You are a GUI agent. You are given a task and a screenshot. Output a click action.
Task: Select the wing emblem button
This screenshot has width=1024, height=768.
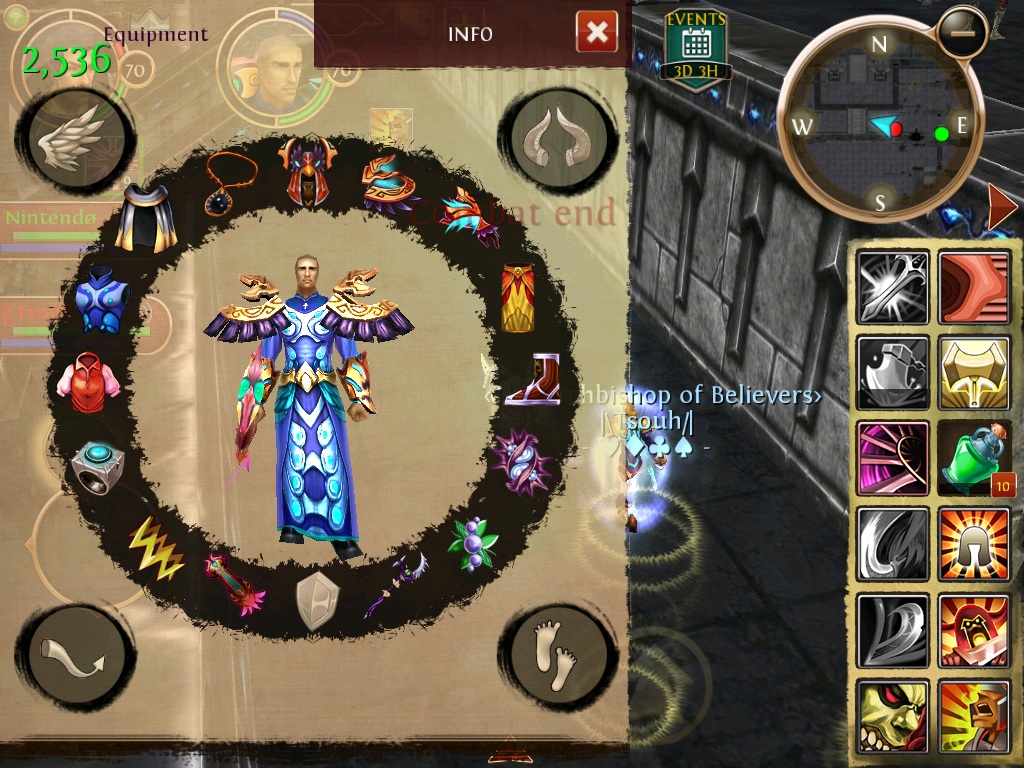tap(75, 141)
